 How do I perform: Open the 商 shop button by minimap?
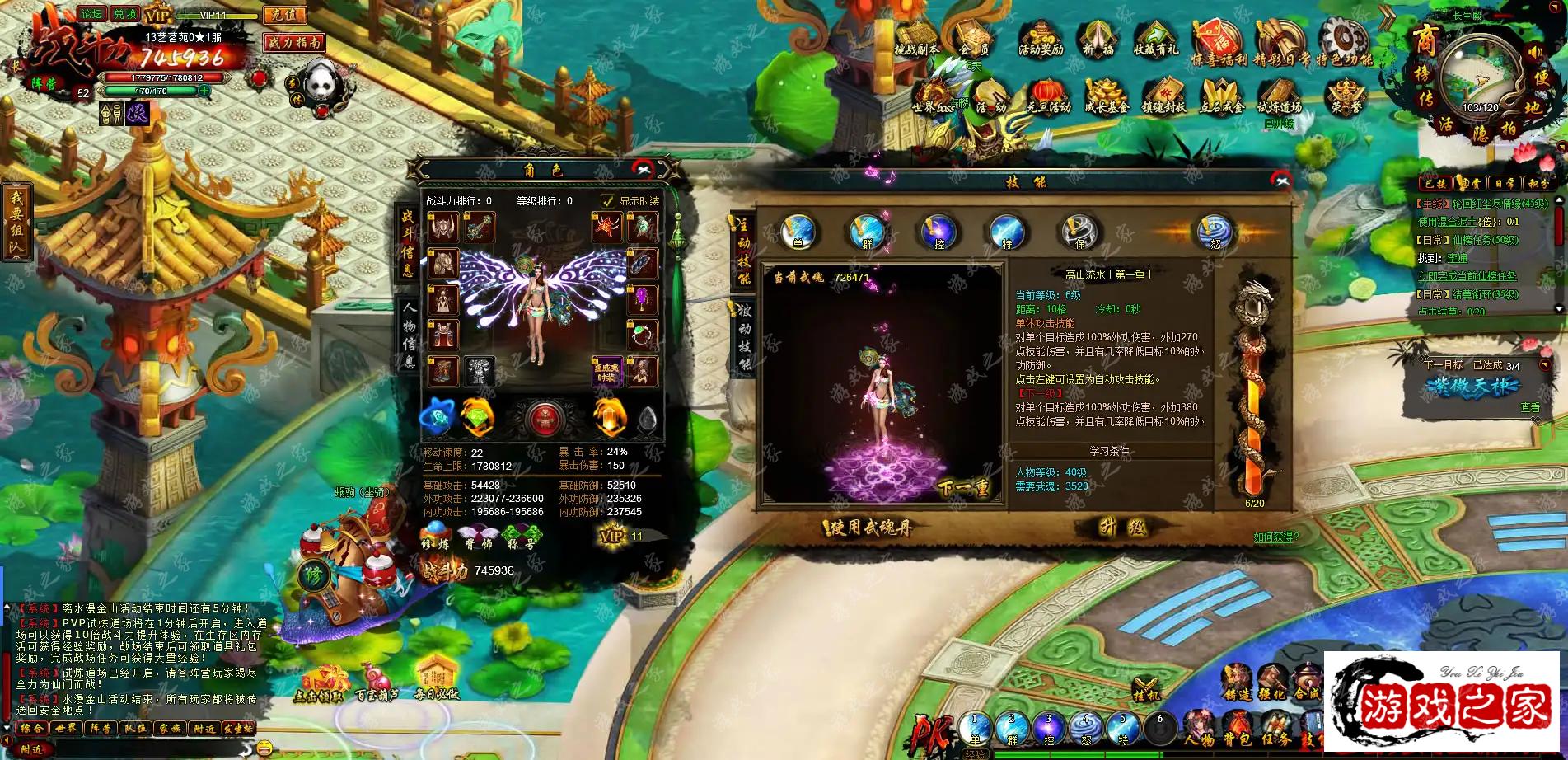click(x=1425, y=38)
